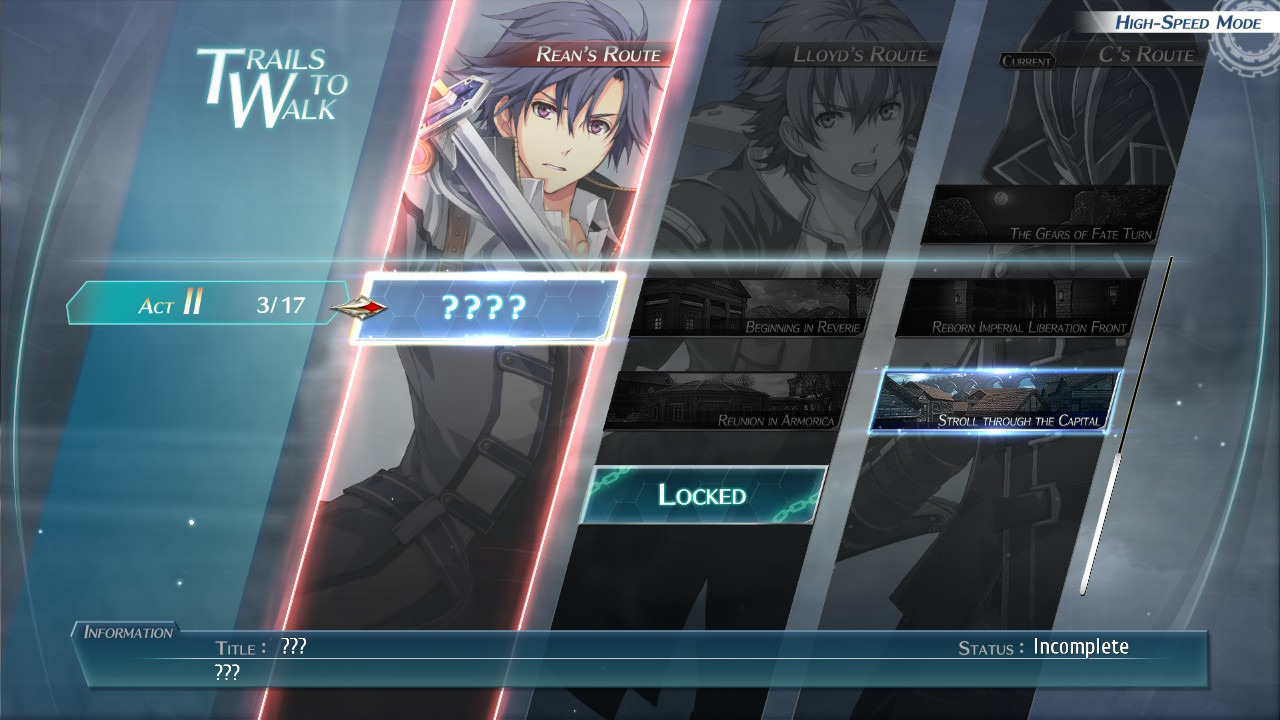This screenshot has height=720, width=1280.
Task: Select the Stroll through the Capital episode
Action: click(996, 401)
